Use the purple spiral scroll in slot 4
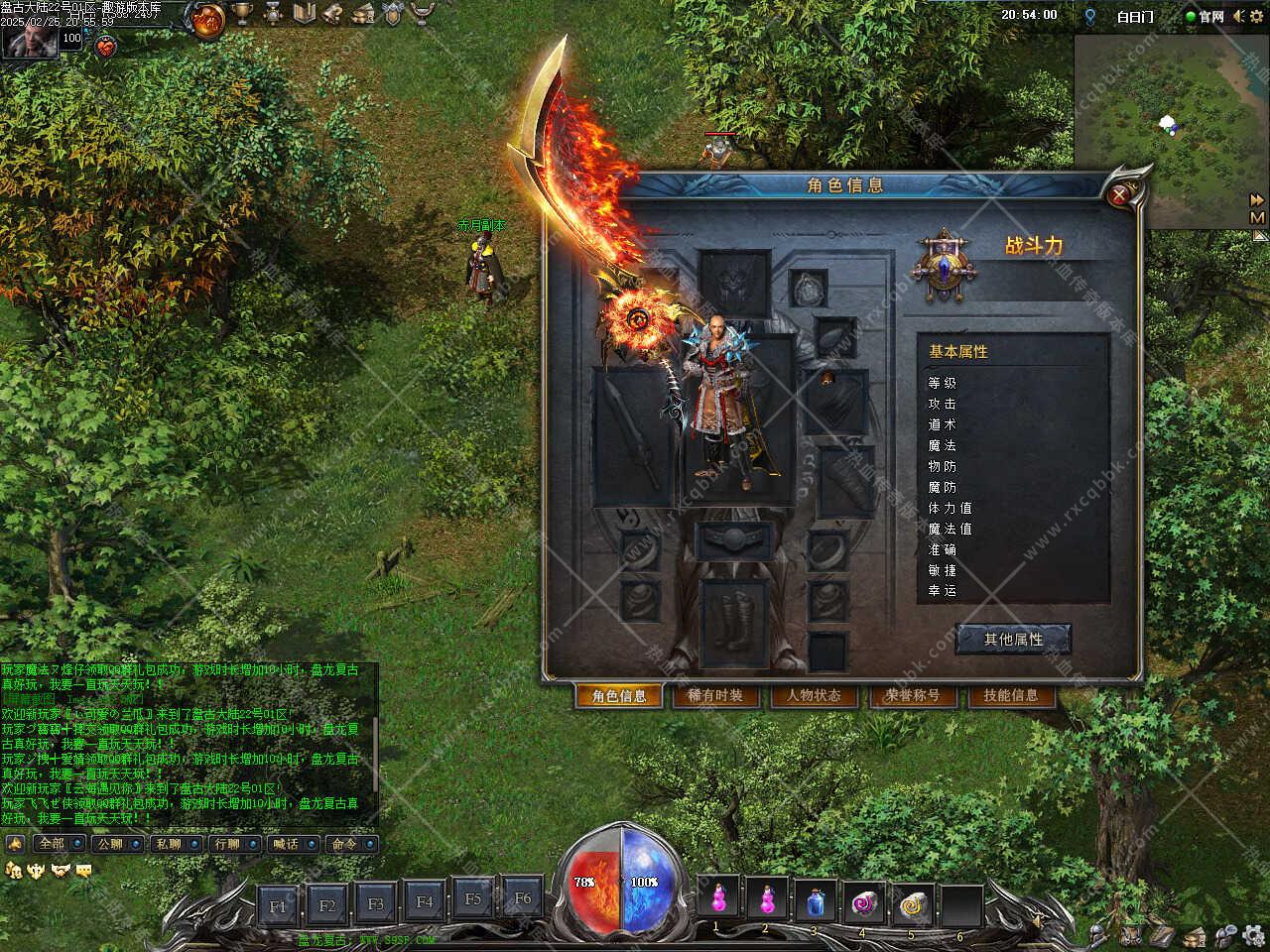1270x952 pixels. (x=863, y=901)
